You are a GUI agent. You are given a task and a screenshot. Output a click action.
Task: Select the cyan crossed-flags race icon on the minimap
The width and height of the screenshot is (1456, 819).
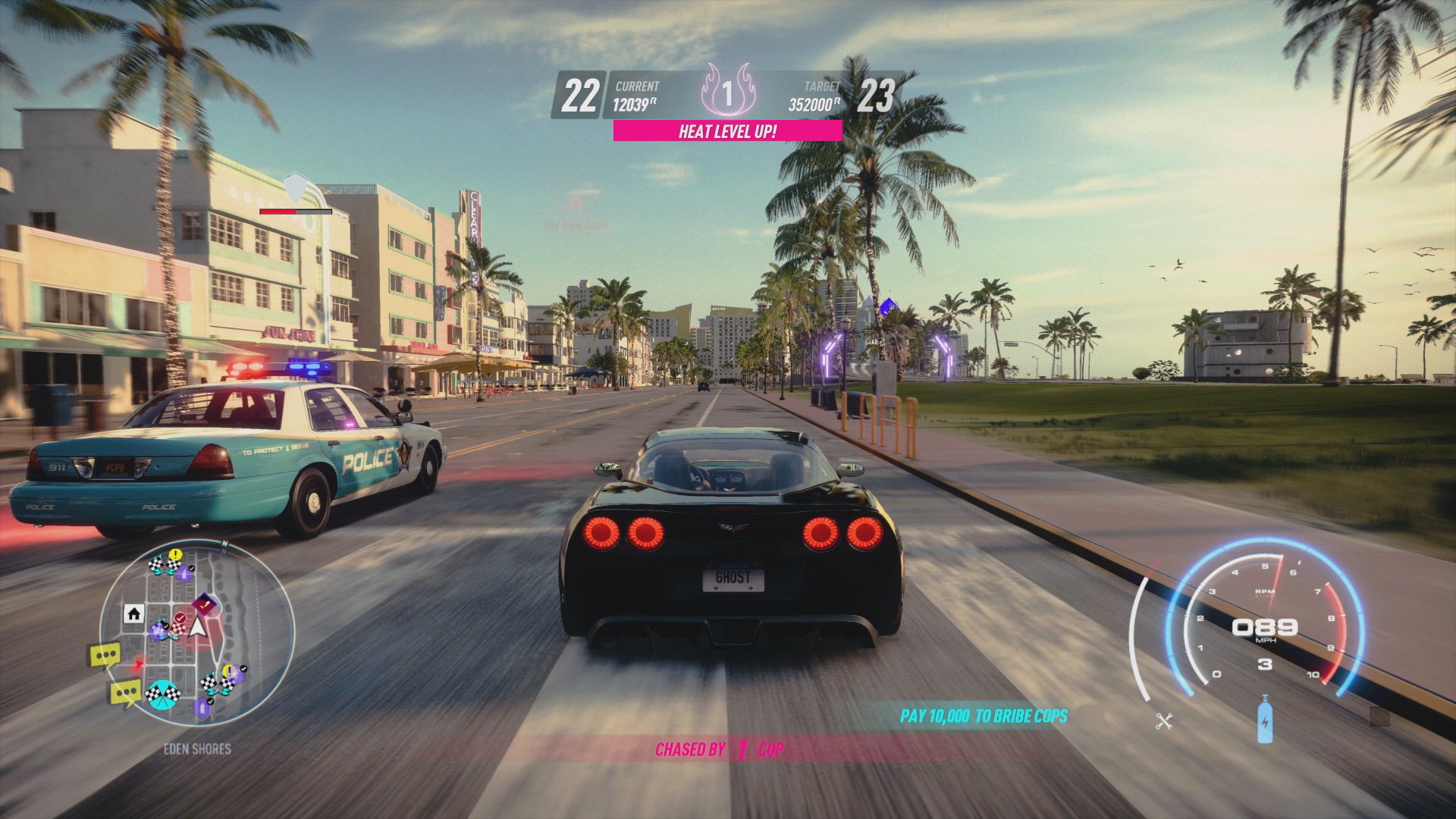pyautogui.click(x=162, y=693)
